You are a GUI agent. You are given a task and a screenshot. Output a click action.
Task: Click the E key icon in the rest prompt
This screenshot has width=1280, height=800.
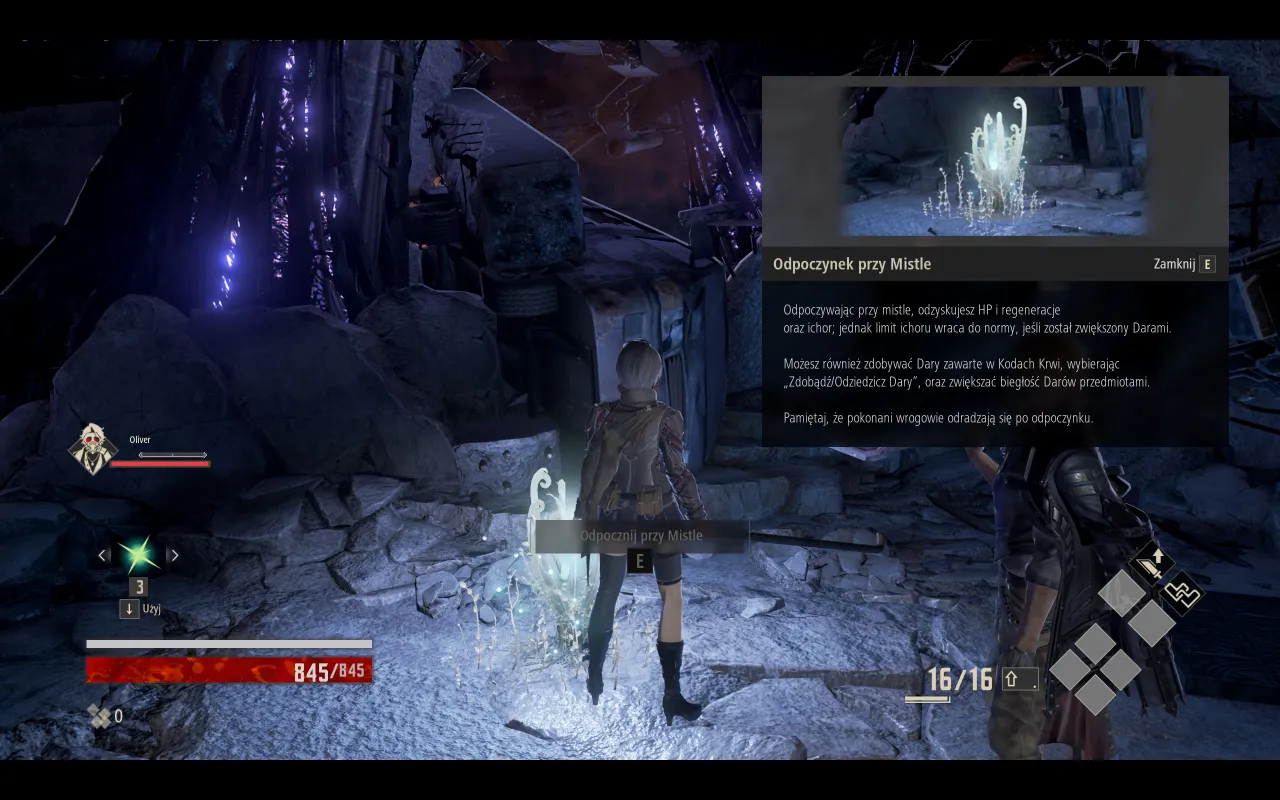pos(638,561)
